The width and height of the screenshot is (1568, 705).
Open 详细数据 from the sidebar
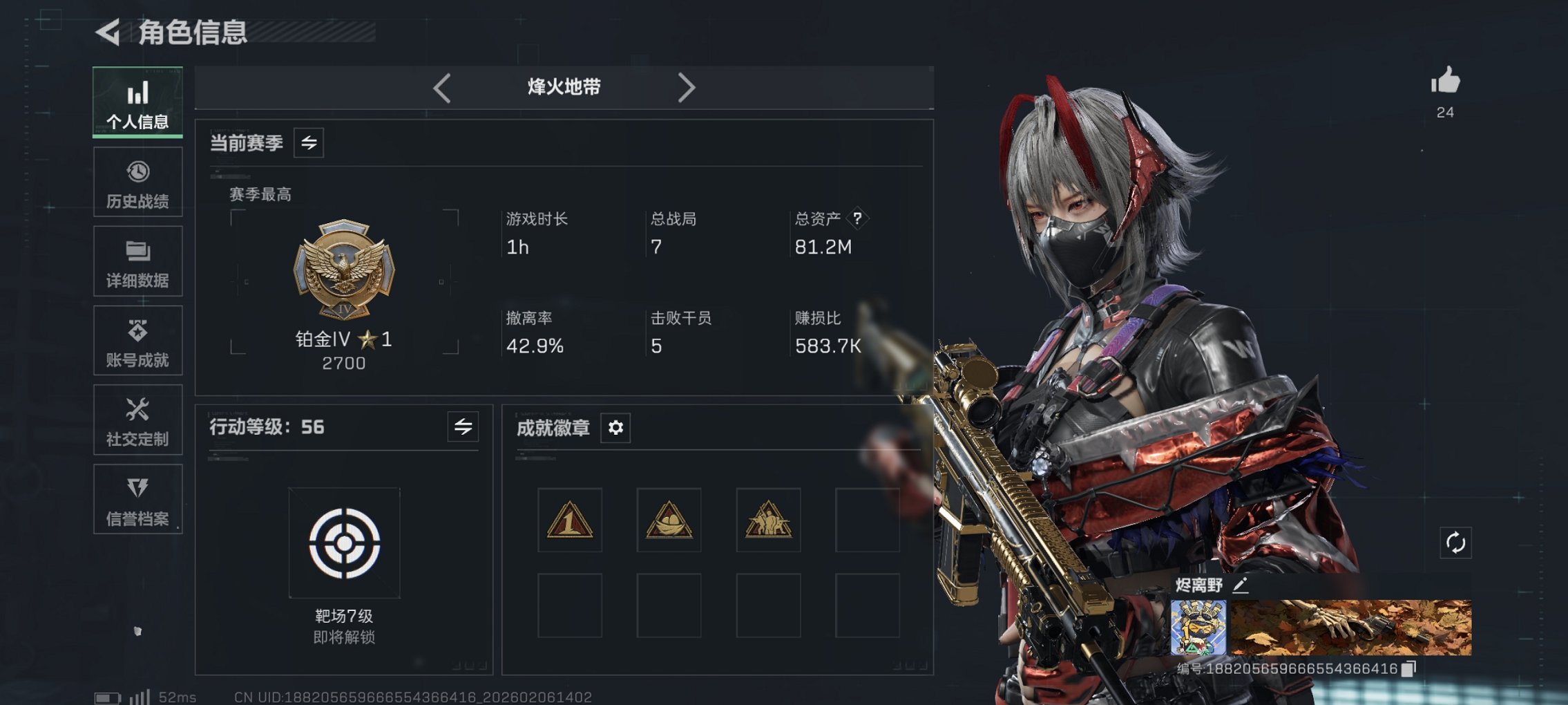tap(137, 261)
